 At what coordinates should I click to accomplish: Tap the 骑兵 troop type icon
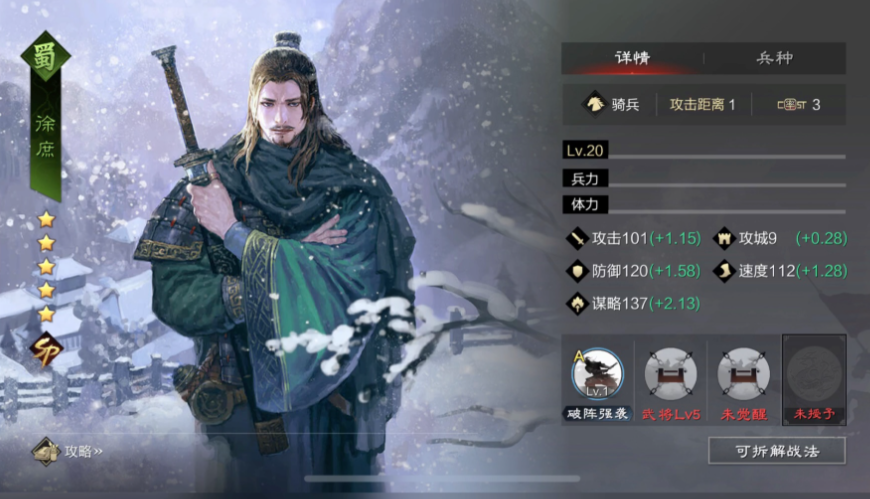pos(594,104)
